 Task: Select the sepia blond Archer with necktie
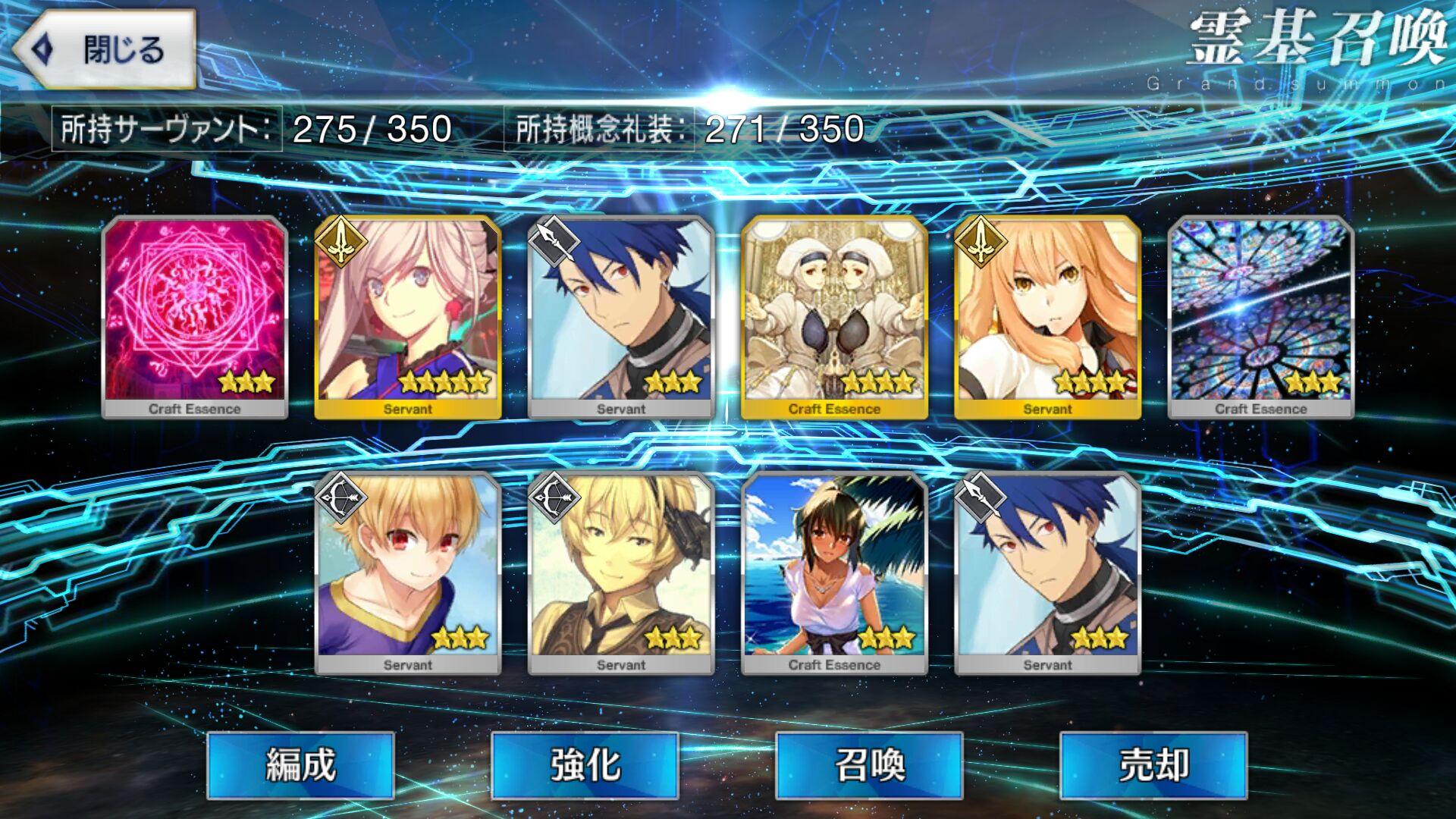coord(621,573)
